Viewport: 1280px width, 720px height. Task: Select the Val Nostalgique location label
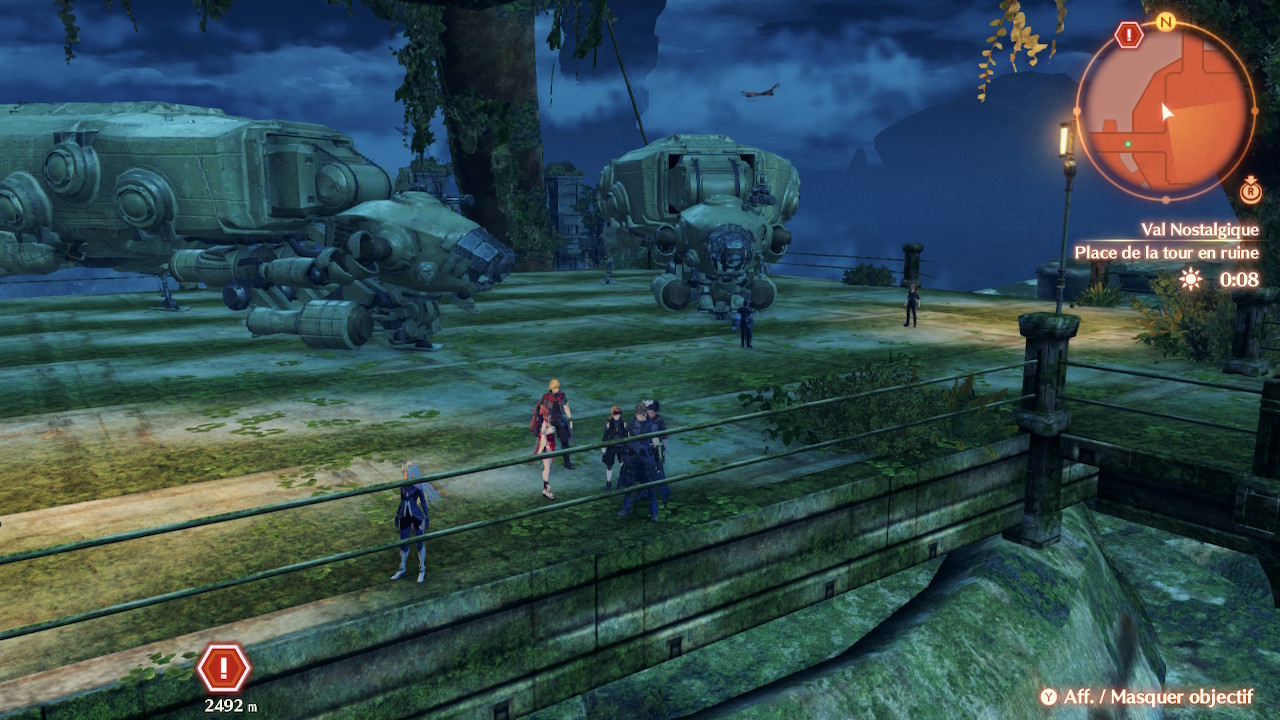click(x=1199, y=230)
